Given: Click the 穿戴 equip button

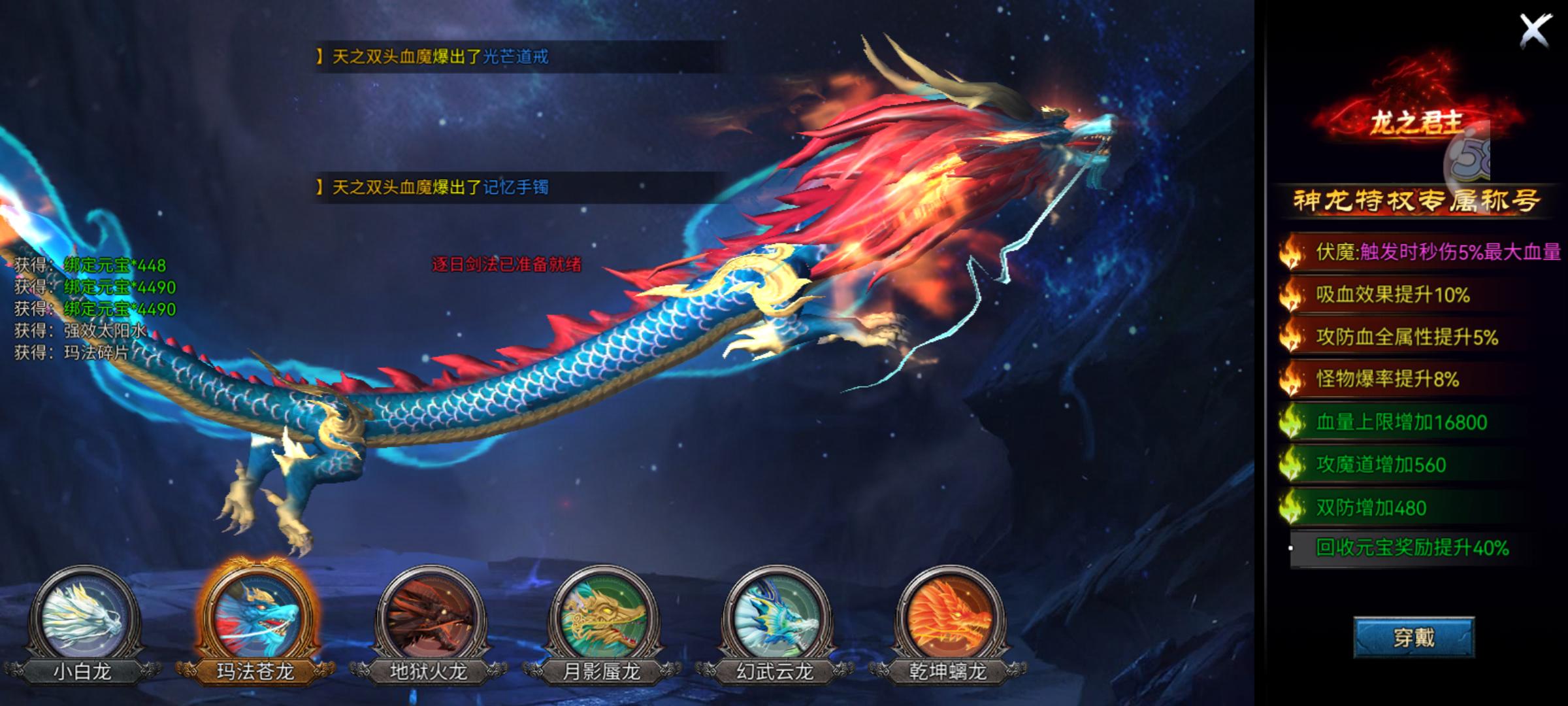Looking at the screenshot, I should tap(1414, 637).
